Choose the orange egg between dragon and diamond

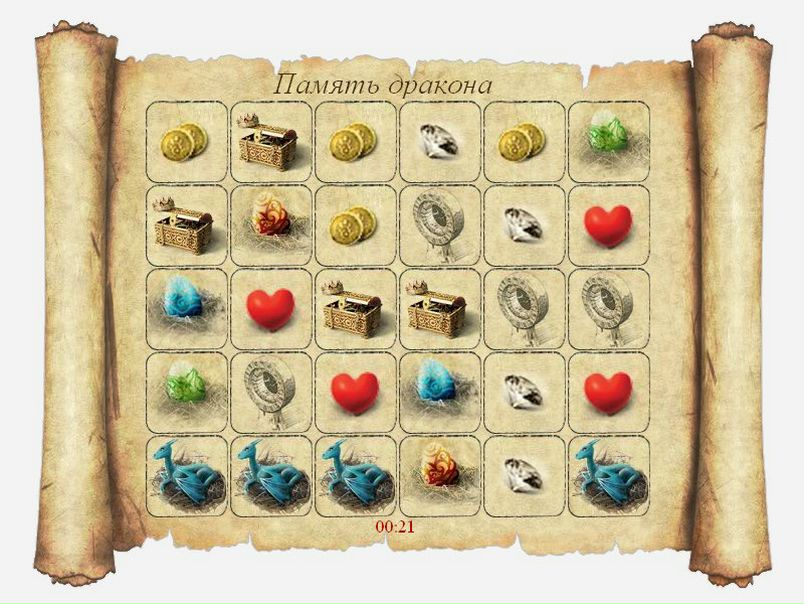(x=439, y=475)
